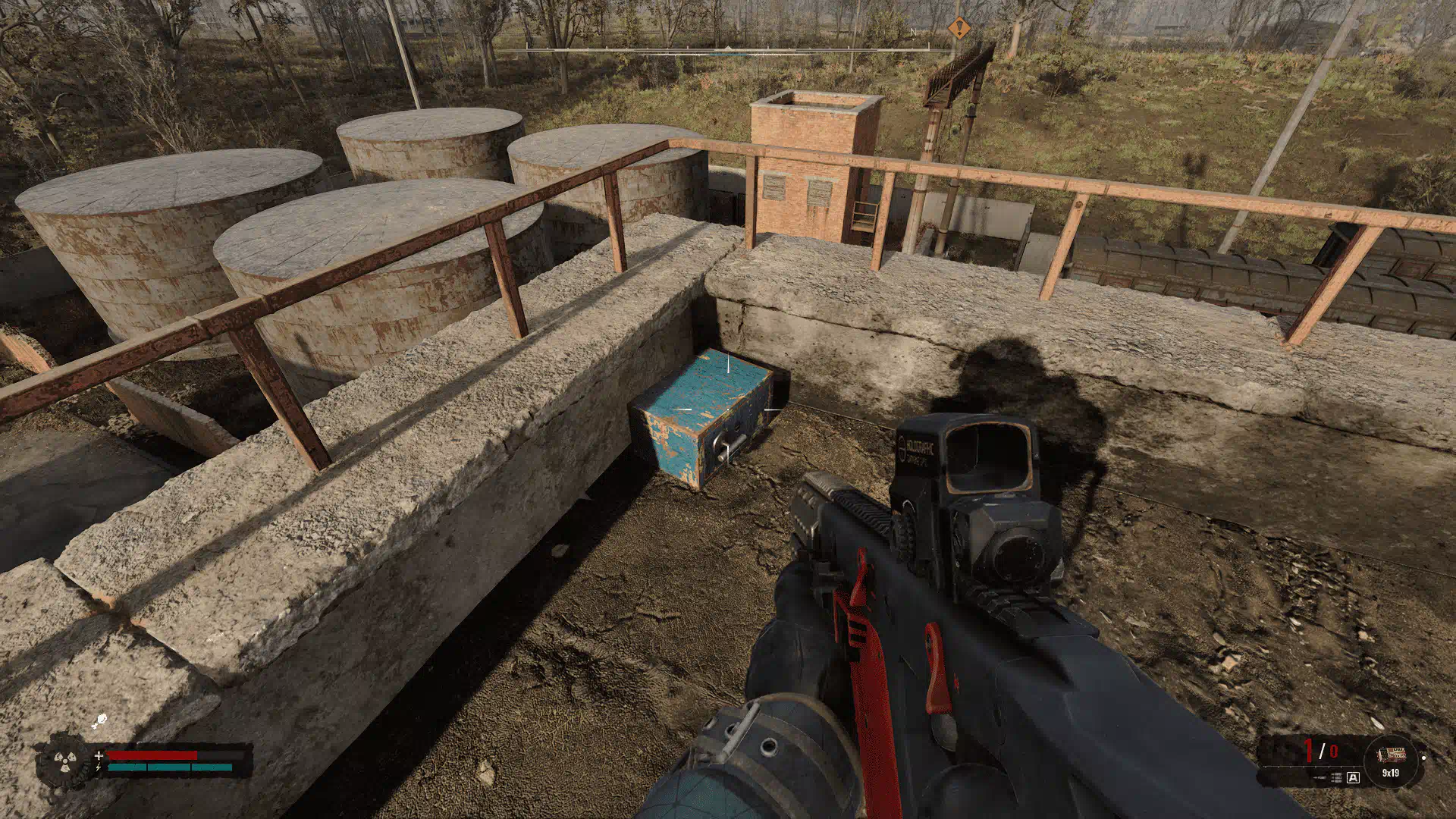This screenshot has height=819, width=1456.
Task: Toggle the automatic fire mode indicator
Action: click(x=1354, y=777)
